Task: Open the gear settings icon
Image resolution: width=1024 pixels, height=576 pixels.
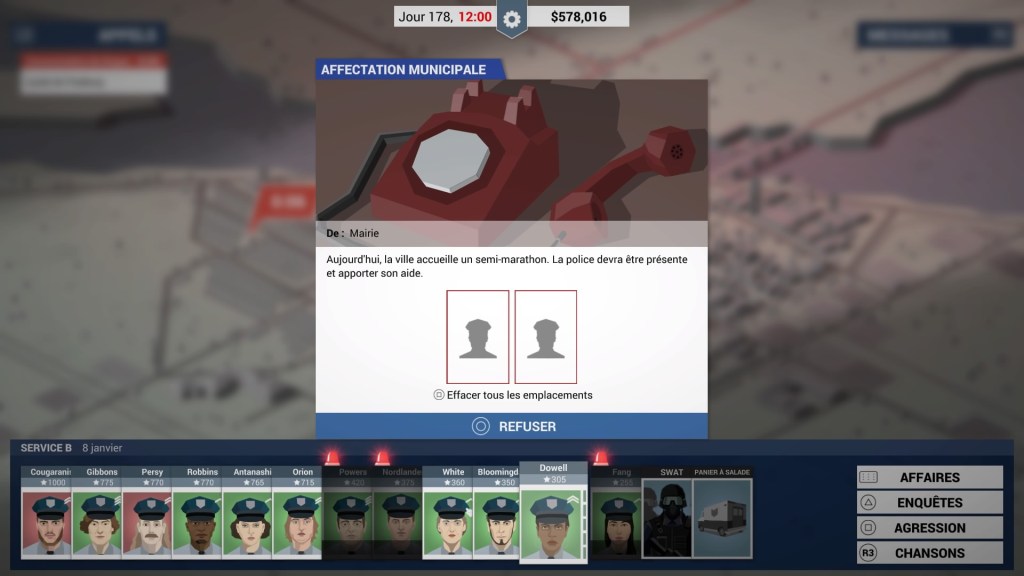Action: pos(512,18)
